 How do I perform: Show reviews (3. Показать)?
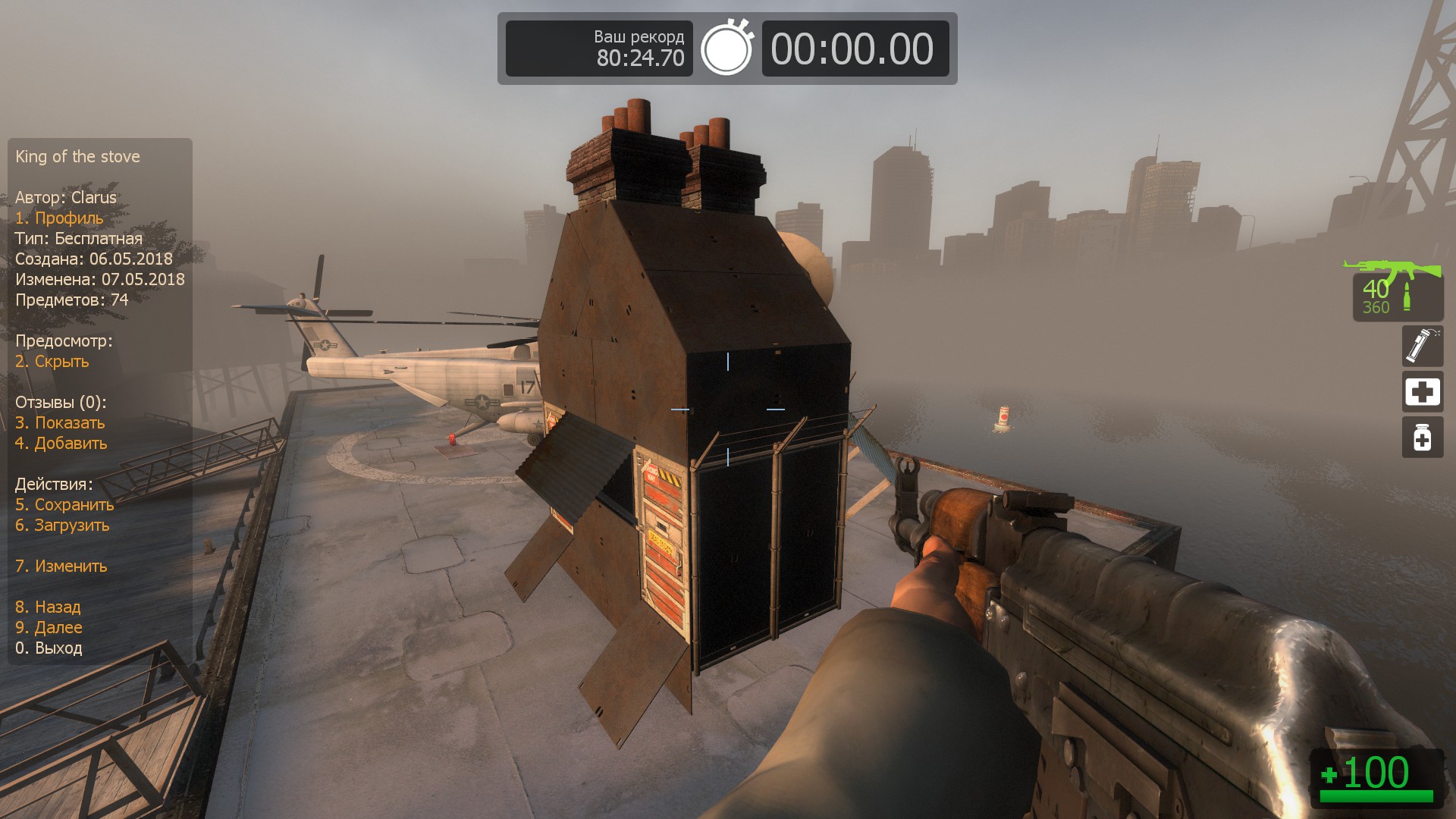click(60, 423)
